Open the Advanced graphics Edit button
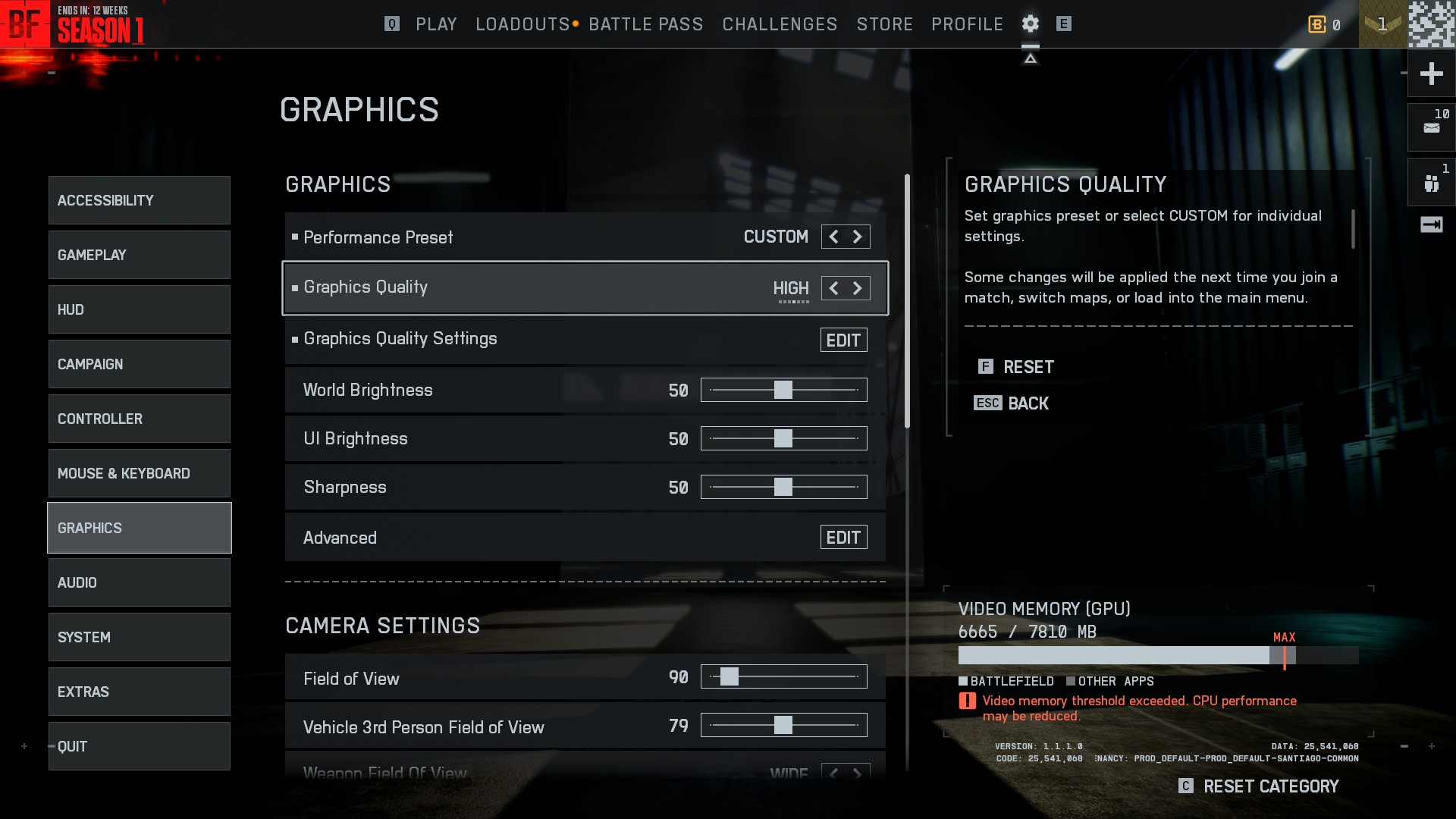 tap(843, 538)
